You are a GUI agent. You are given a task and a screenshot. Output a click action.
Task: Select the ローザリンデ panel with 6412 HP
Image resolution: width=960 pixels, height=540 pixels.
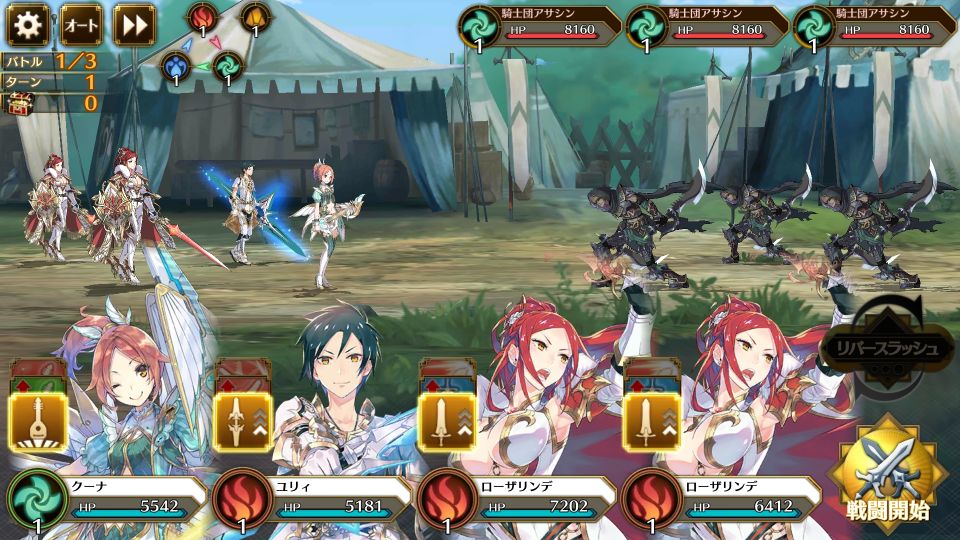tap(720, 506)
